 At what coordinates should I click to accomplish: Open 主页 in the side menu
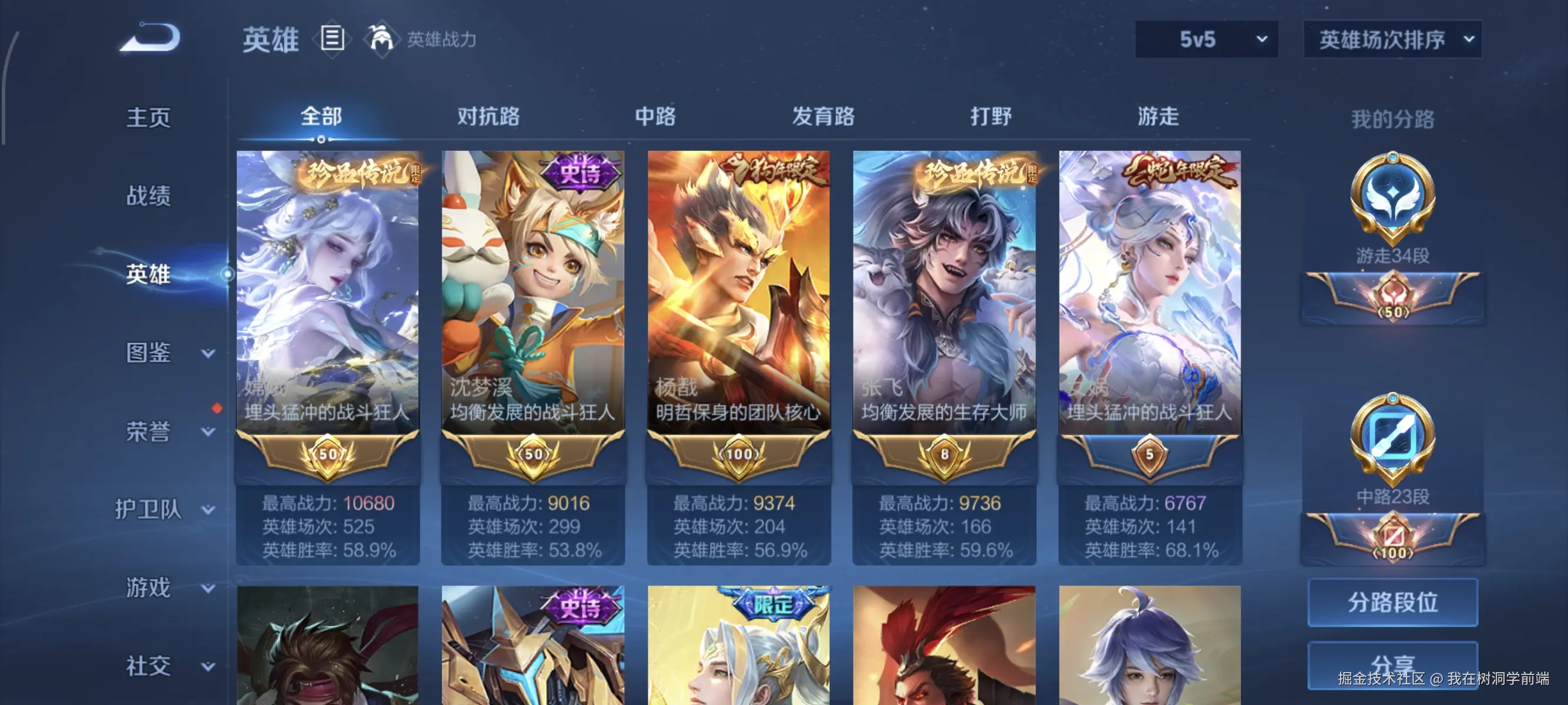pos(149,117)
